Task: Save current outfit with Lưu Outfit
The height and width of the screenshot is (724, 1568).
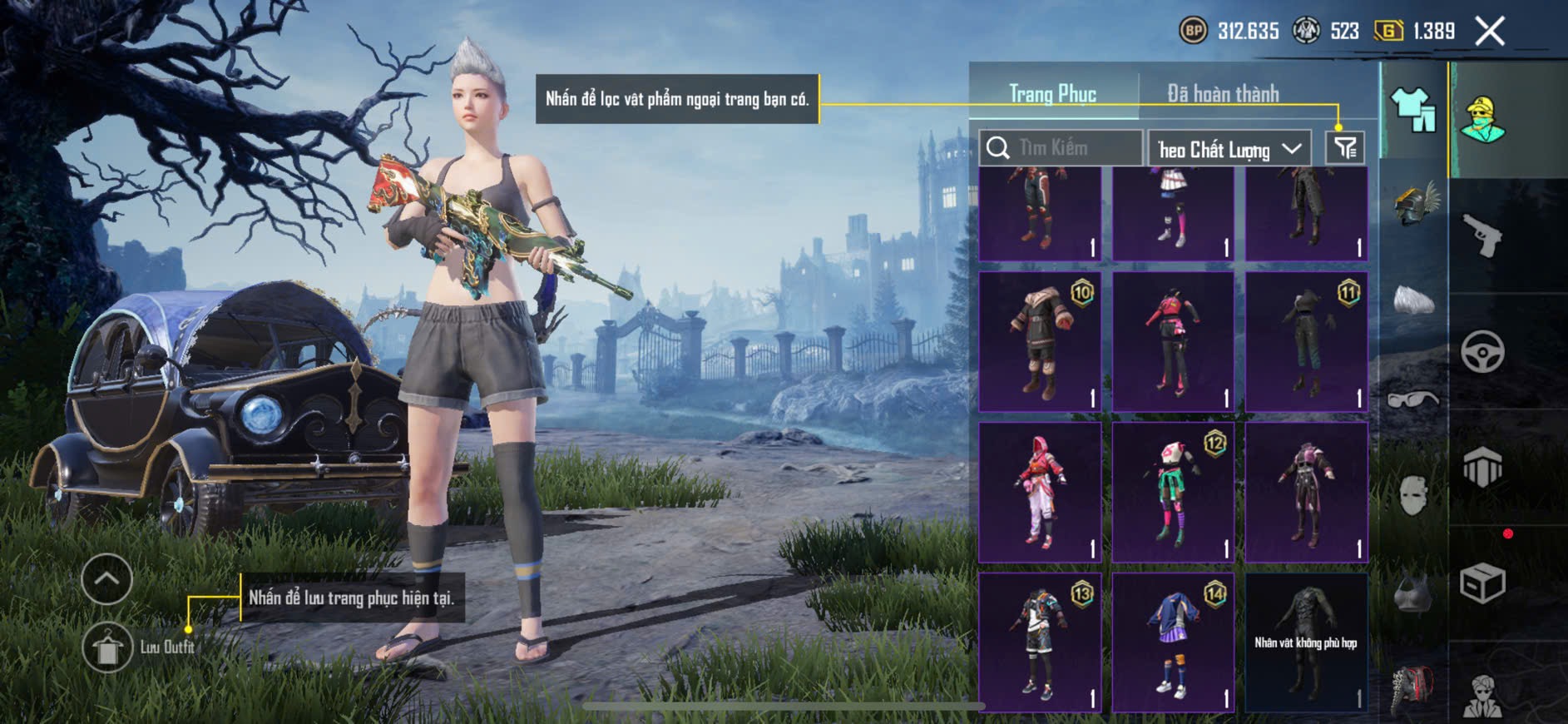Action: [x=107, y=647]
